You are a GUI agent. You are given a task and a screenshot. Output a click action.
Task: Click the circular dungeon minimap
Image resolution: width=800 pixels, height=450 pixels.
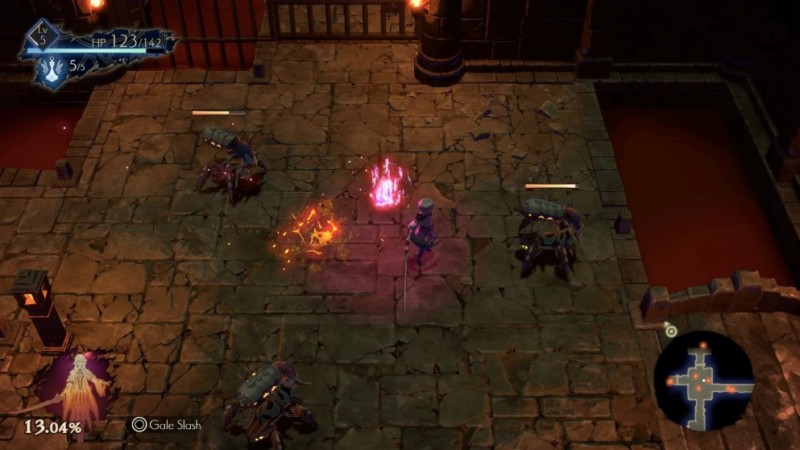coord(703,380)
